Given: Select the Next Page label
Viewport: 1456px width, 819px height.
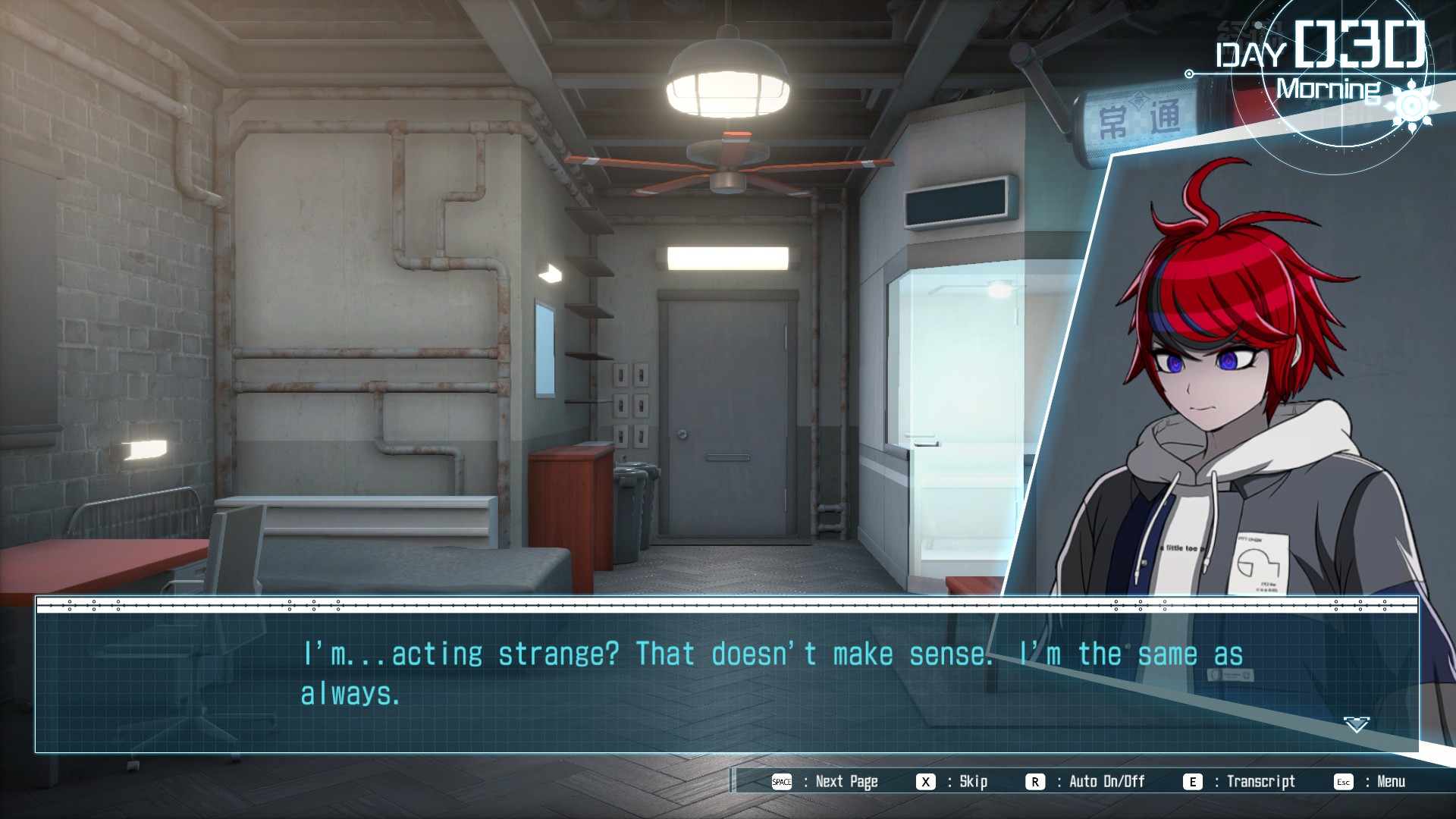Looking at the screenshot, I should click(x=846, y=782).
